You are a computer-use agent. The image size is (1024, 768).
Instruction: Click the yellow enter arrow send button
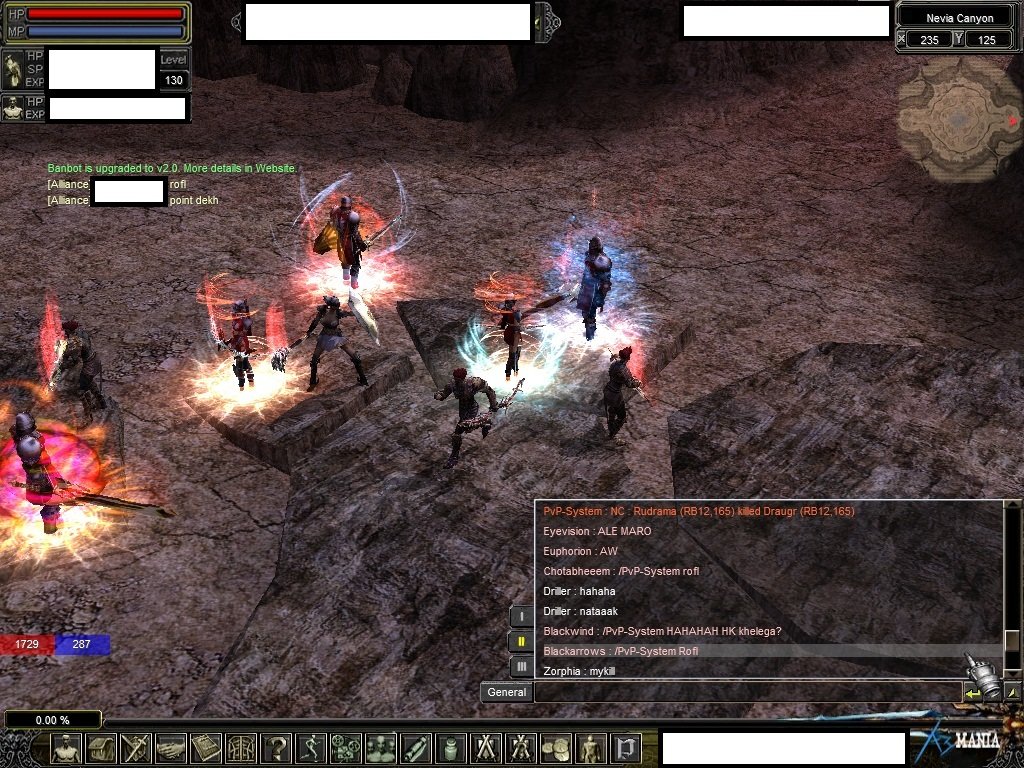971,692
